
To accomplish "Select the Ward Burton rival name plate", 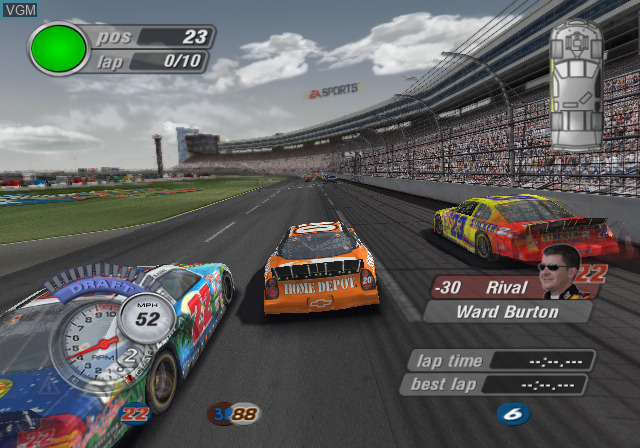I will [508, 311].
